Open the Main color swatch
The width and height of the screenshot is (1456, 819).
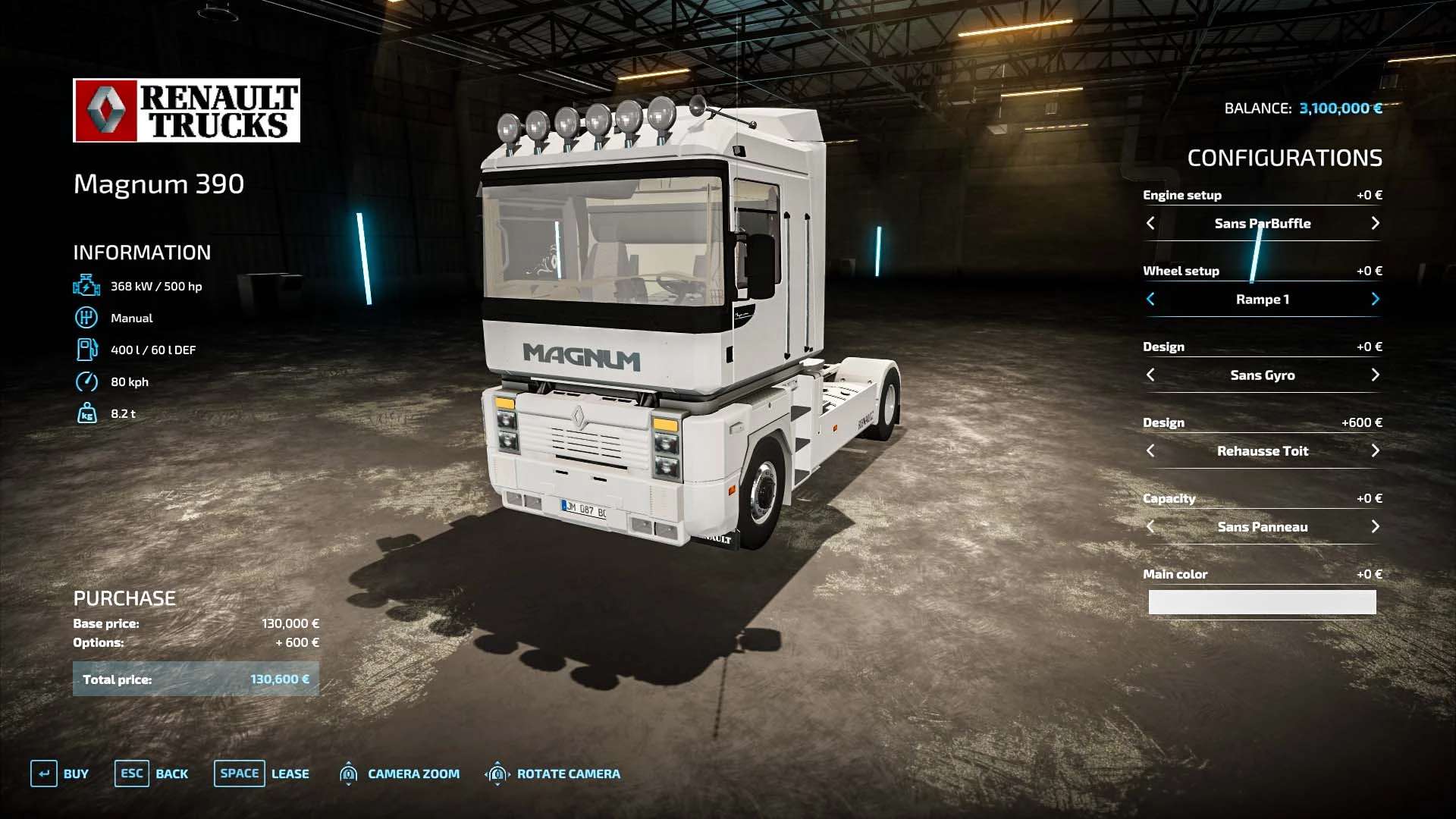1262,602
